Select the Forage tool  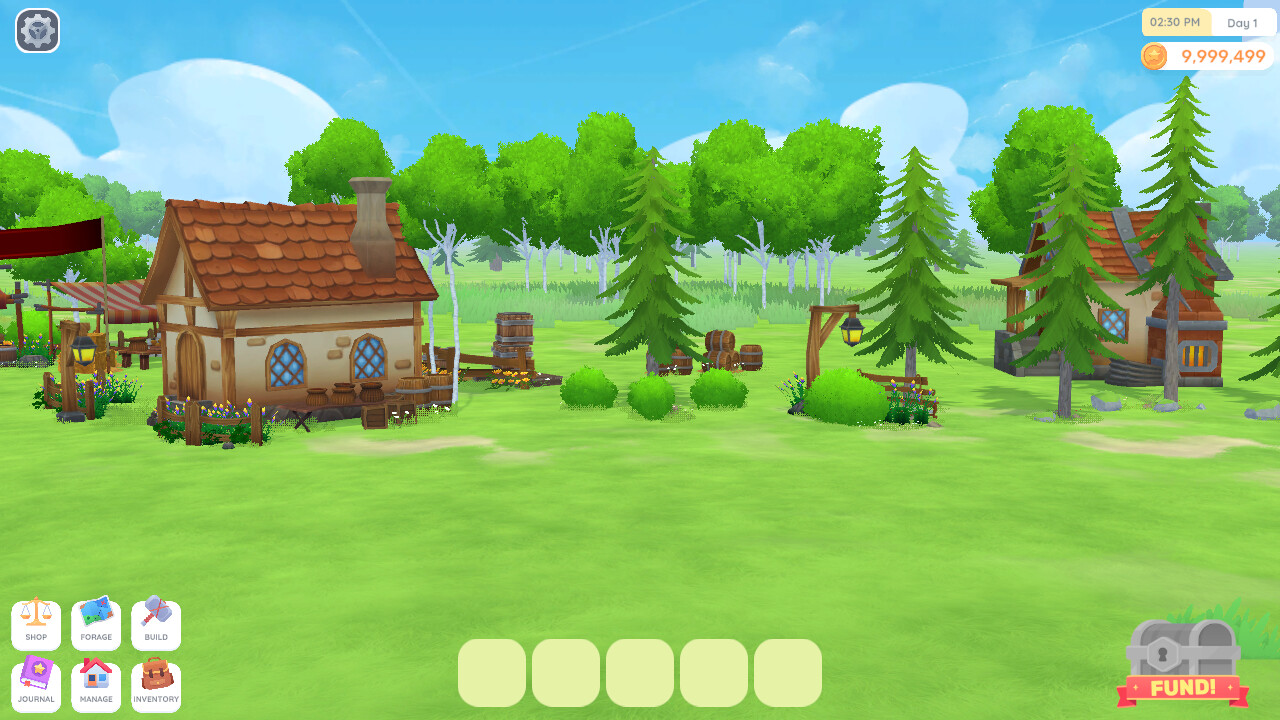pos(96,623)
